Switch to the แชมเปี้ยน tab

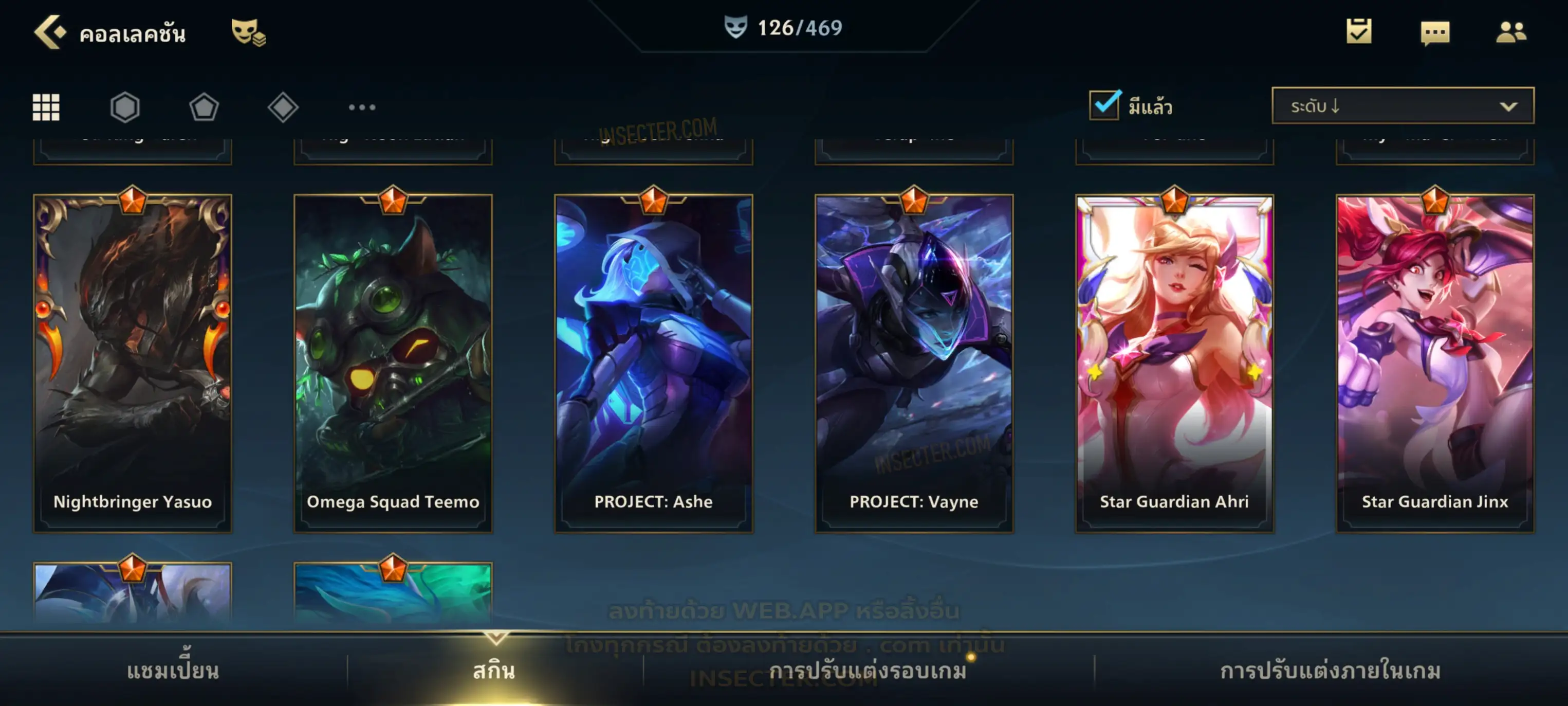[173, 671]
